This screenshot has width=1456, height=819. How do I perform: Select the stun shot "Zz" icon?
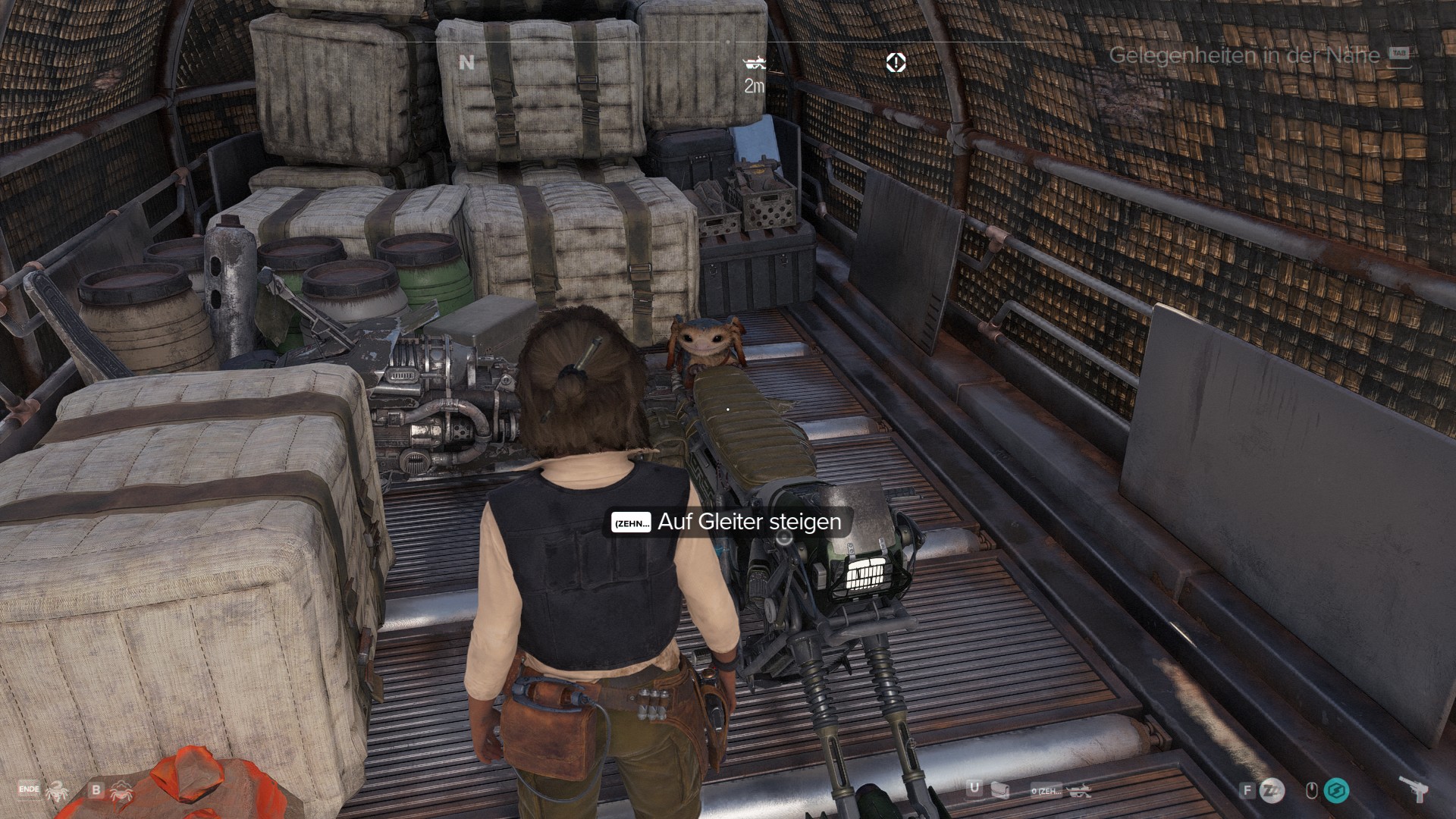[1272, 791]
